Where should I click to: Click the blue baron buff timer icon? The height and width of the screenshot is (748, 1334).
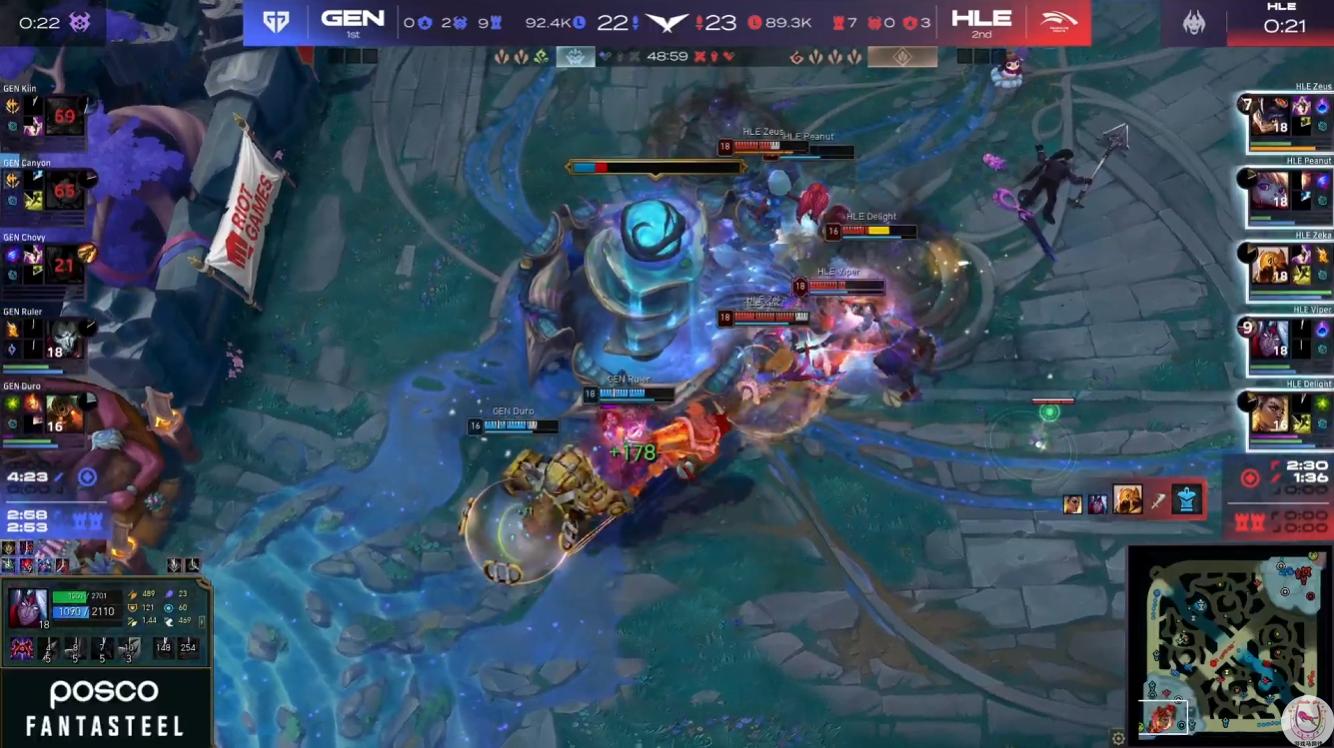(87, 477)
